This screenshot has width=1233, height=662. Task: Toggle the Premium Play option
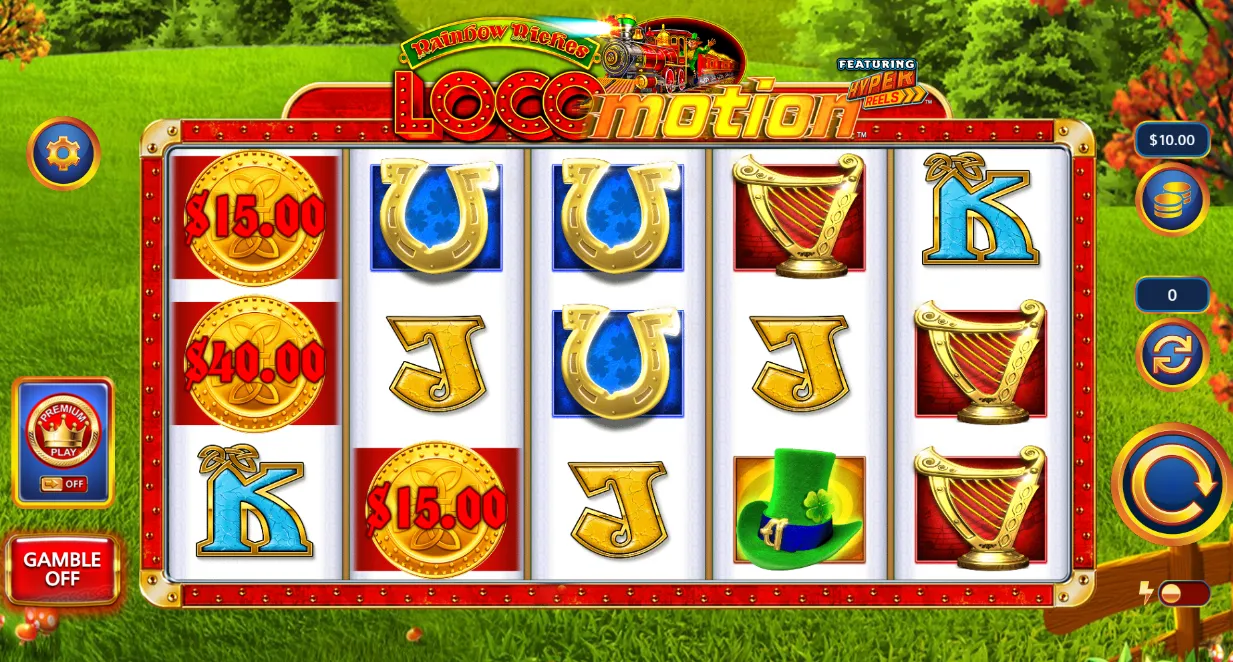(x=63, y=442)
